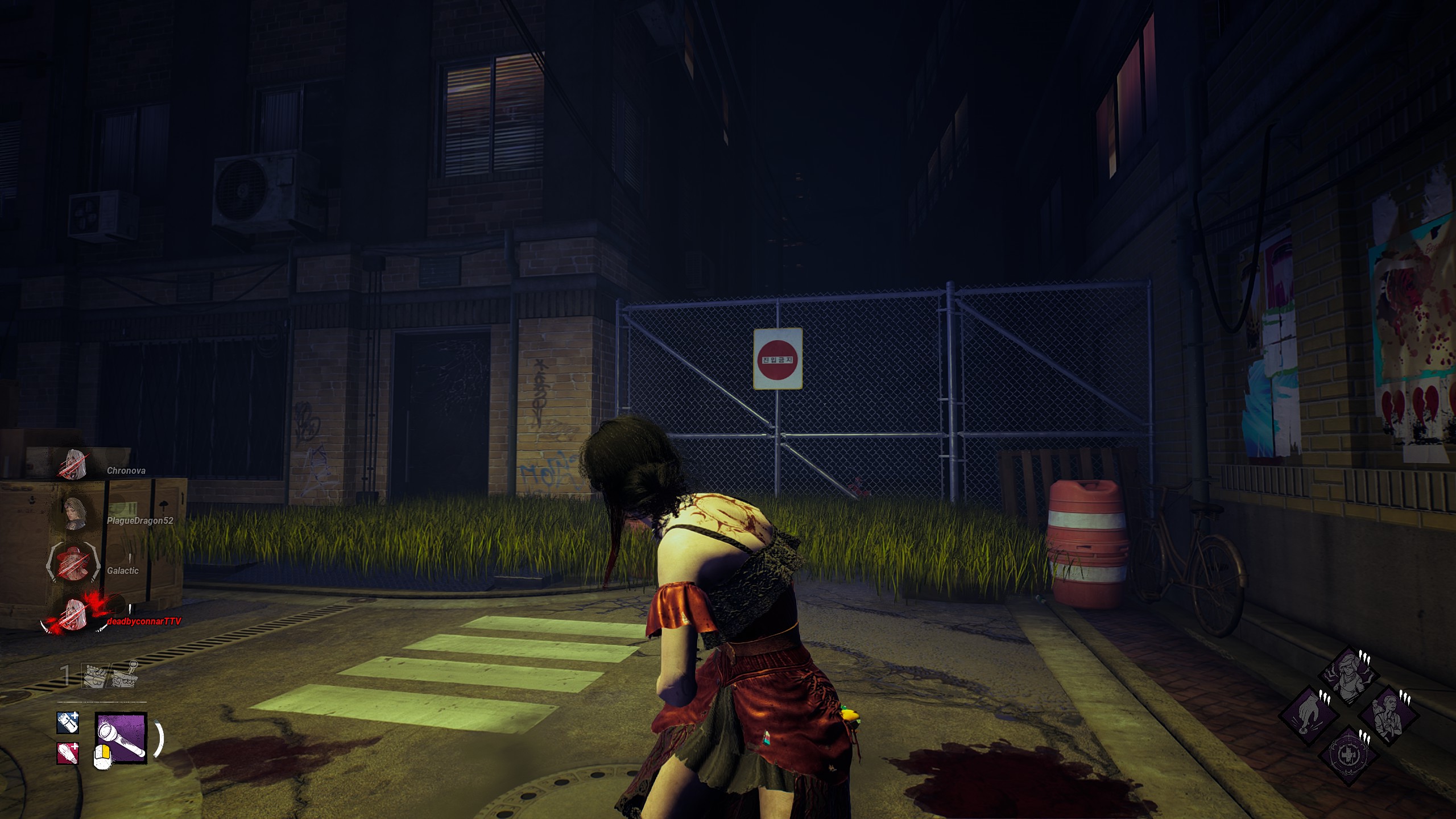Select PlagueDragon52's survivor portrait
Viewport: 1456px width, 819px height.
pos(74,514)
